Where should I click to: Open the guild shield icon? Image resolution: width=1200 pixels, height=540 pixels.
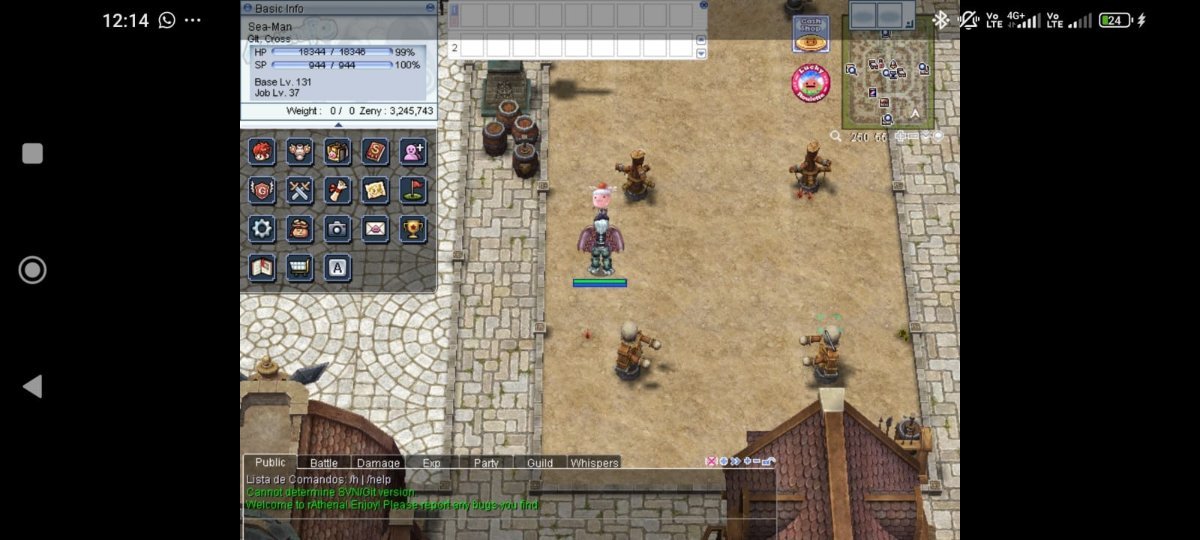coord(262,190)
